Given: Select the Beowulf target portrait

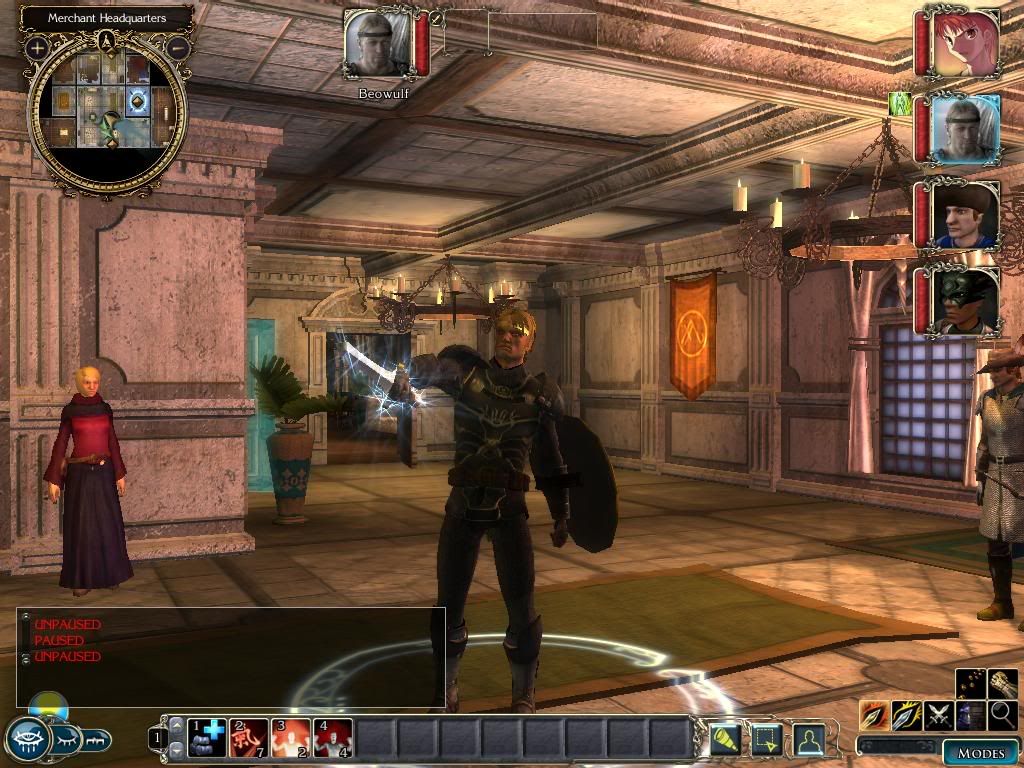Looking at the screenshot, I should [x=378, y=44].
